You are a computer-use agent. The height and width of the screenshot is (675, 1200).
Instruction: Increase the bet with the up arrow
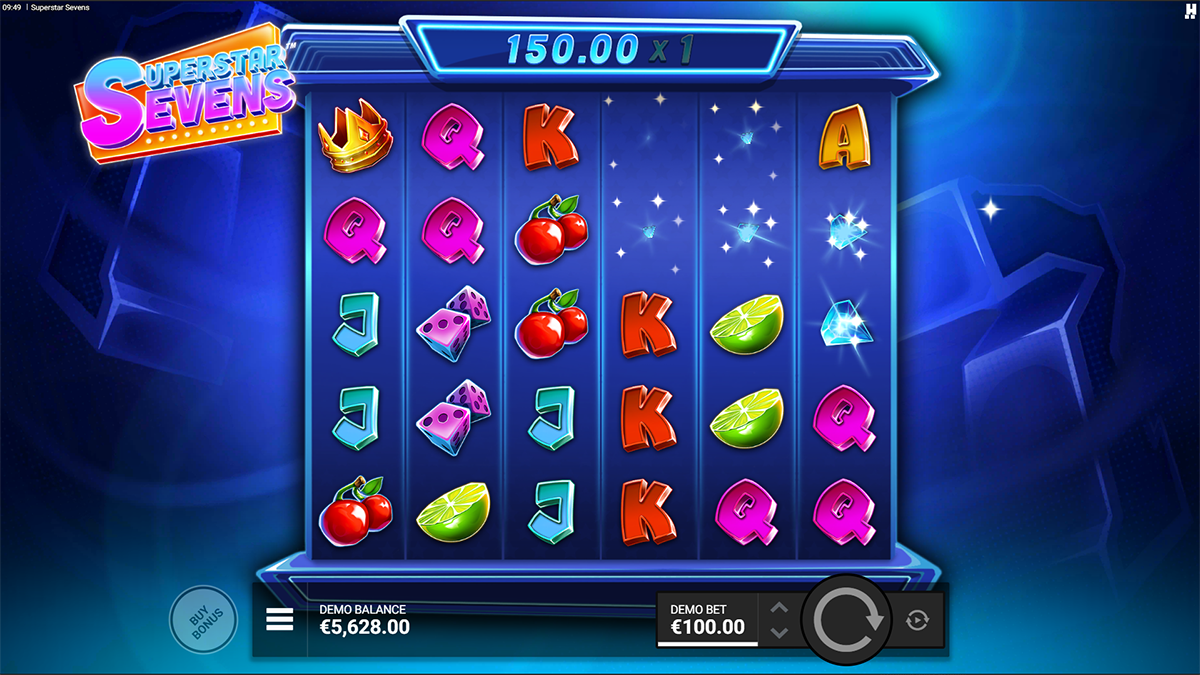[x=781, y=608]
